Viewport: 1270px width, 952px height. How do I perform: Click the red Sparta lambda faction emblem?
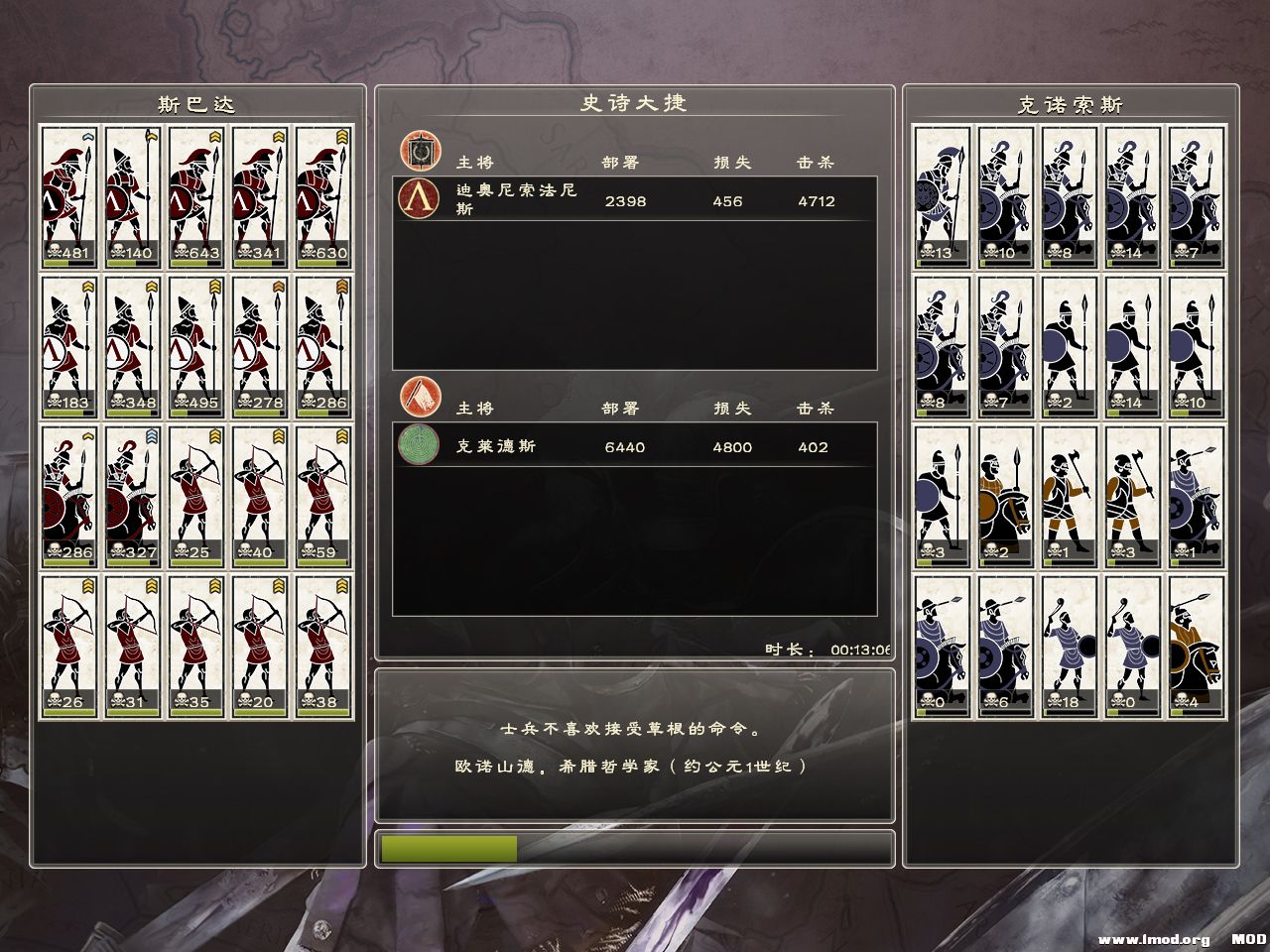[x=421, y=201]
